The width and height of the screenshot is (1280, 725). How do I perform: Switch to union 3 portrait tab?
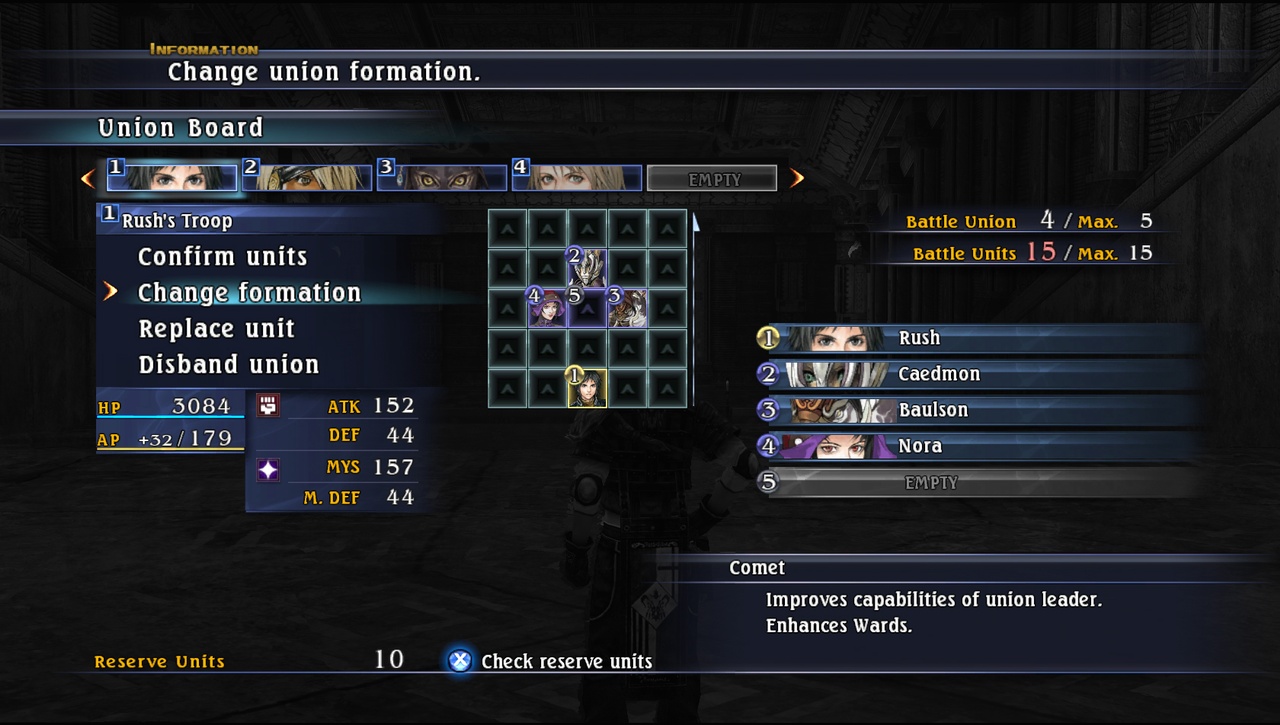pos(442,178)
